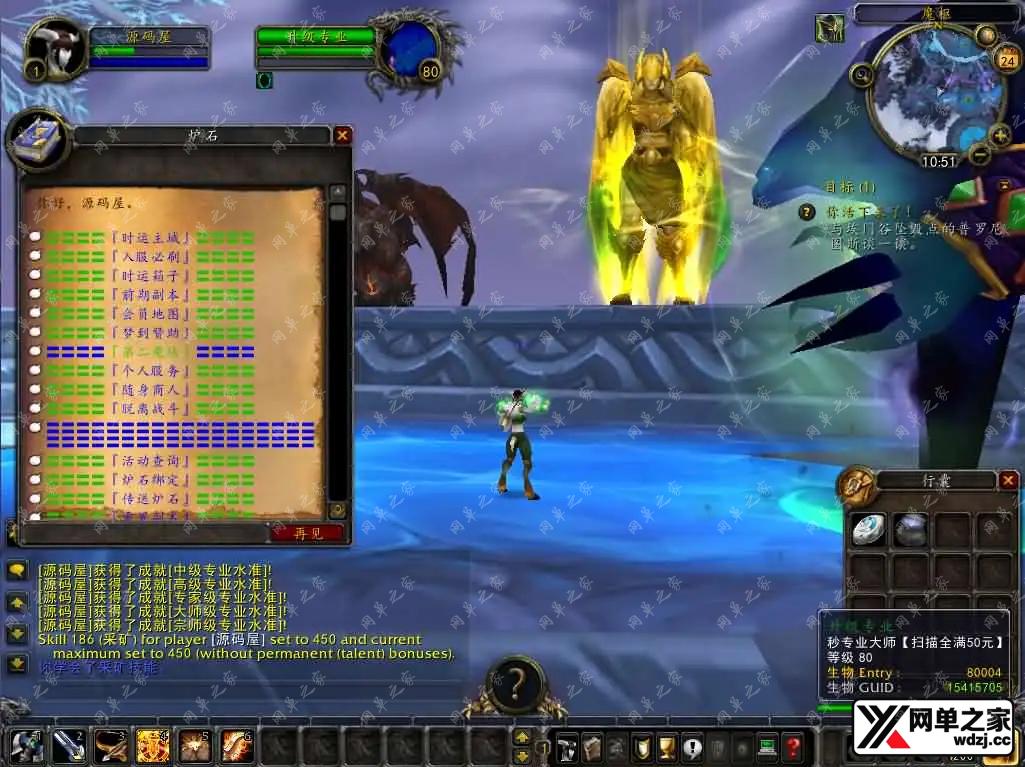The image size is (1025, 767).
Task: Close the 行囊 bag window
Action: [x=1008, y=481]
